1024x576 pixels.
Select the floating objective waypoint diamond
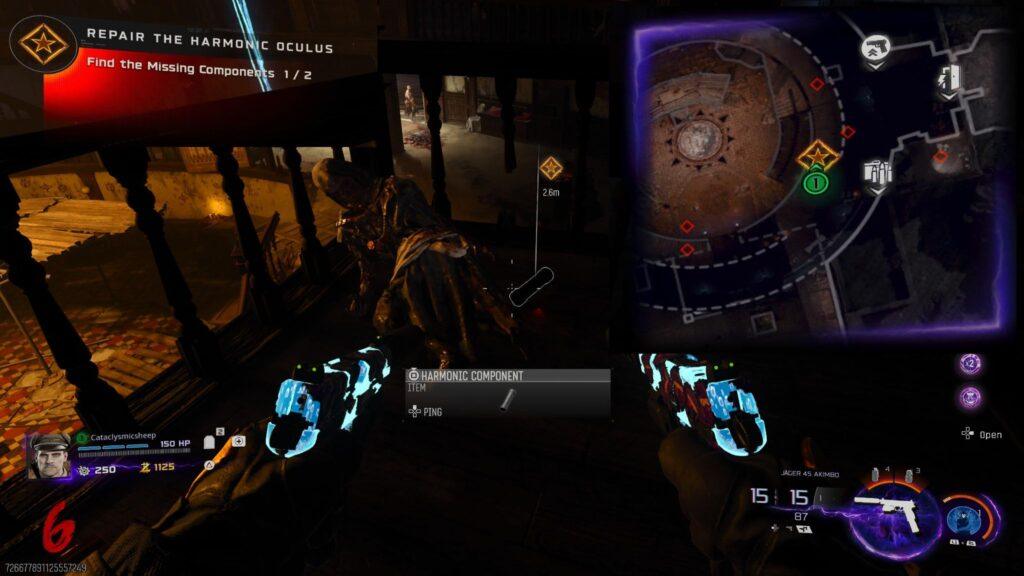click(550, 168)
